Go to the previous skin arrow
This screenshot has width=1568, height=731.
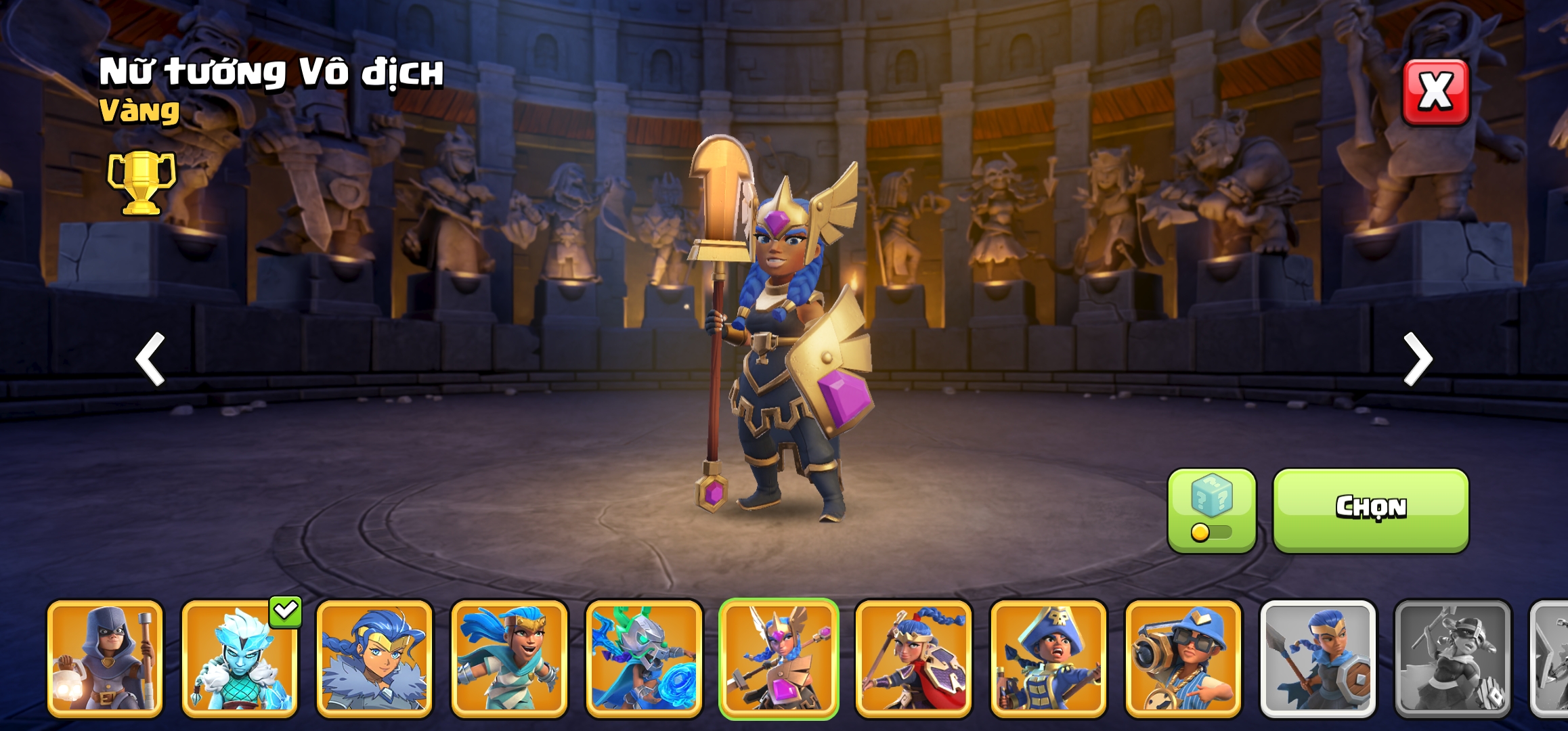tap(150, 359)
